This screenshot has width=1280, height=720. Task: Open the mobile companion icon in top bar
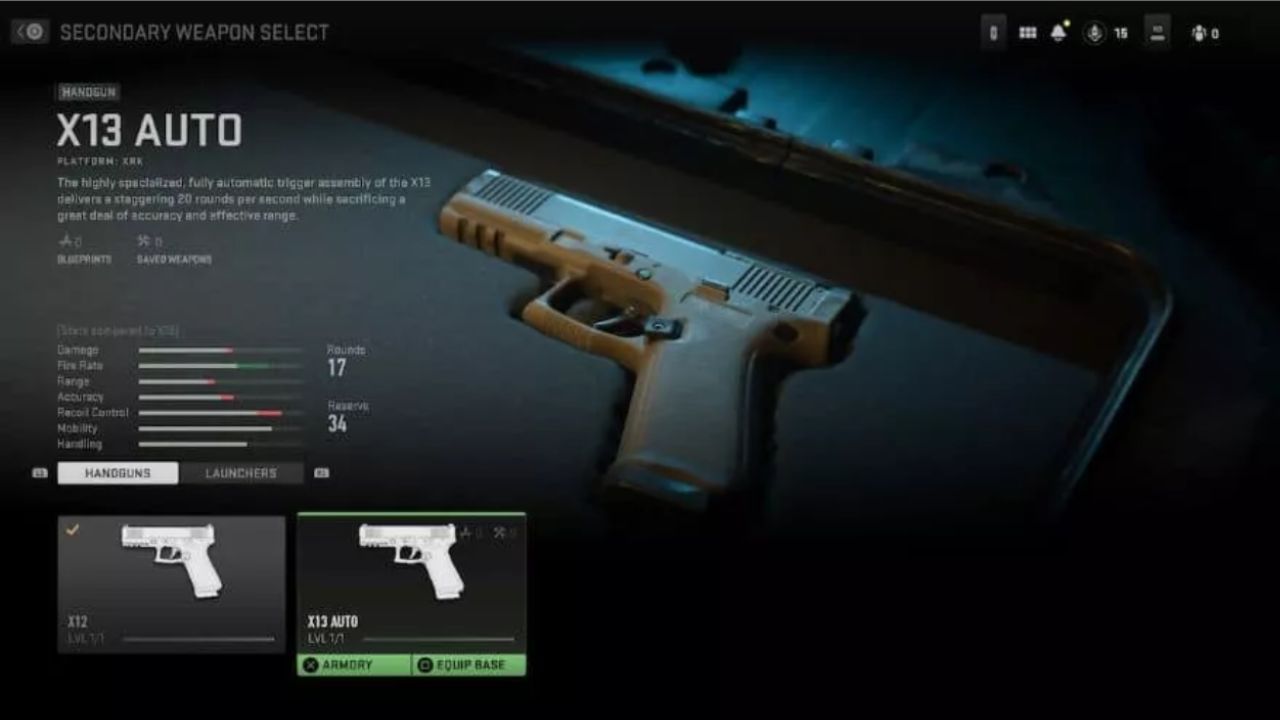(x=994, y=32)
